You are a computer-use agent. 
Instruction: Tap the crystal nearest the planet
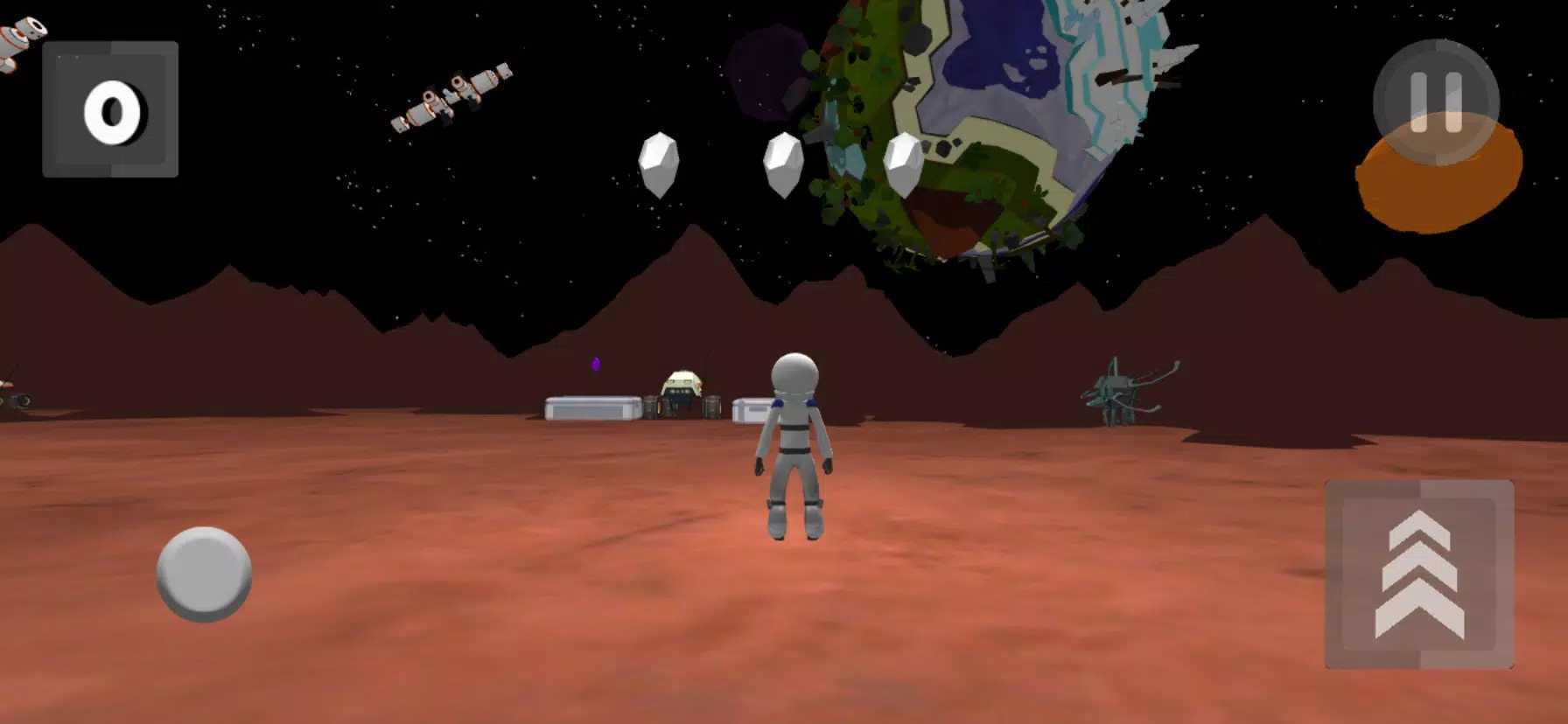(904, 164)
